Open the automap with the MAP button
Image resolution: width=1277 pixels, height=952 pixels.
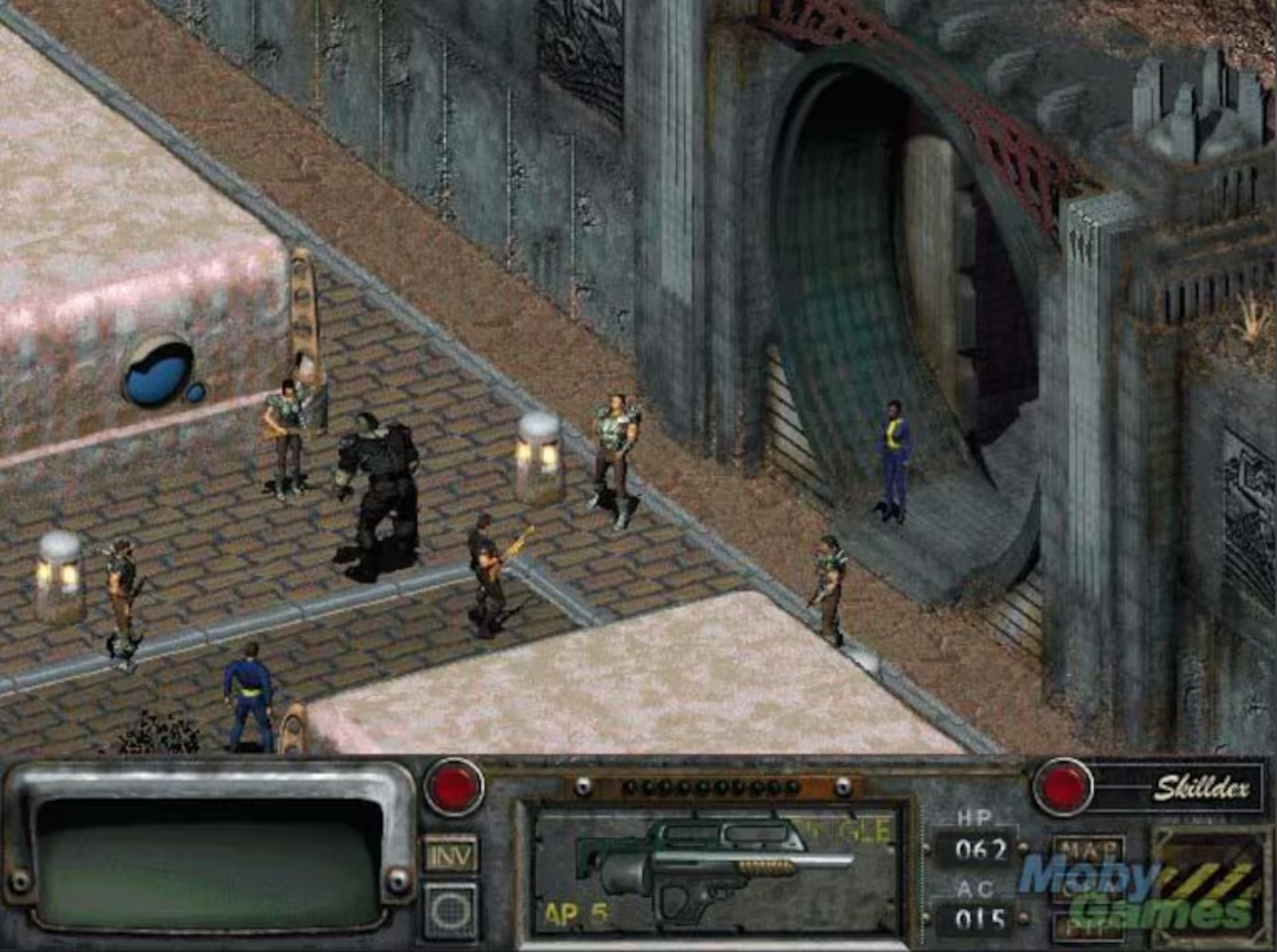(x=1090, y=846)
